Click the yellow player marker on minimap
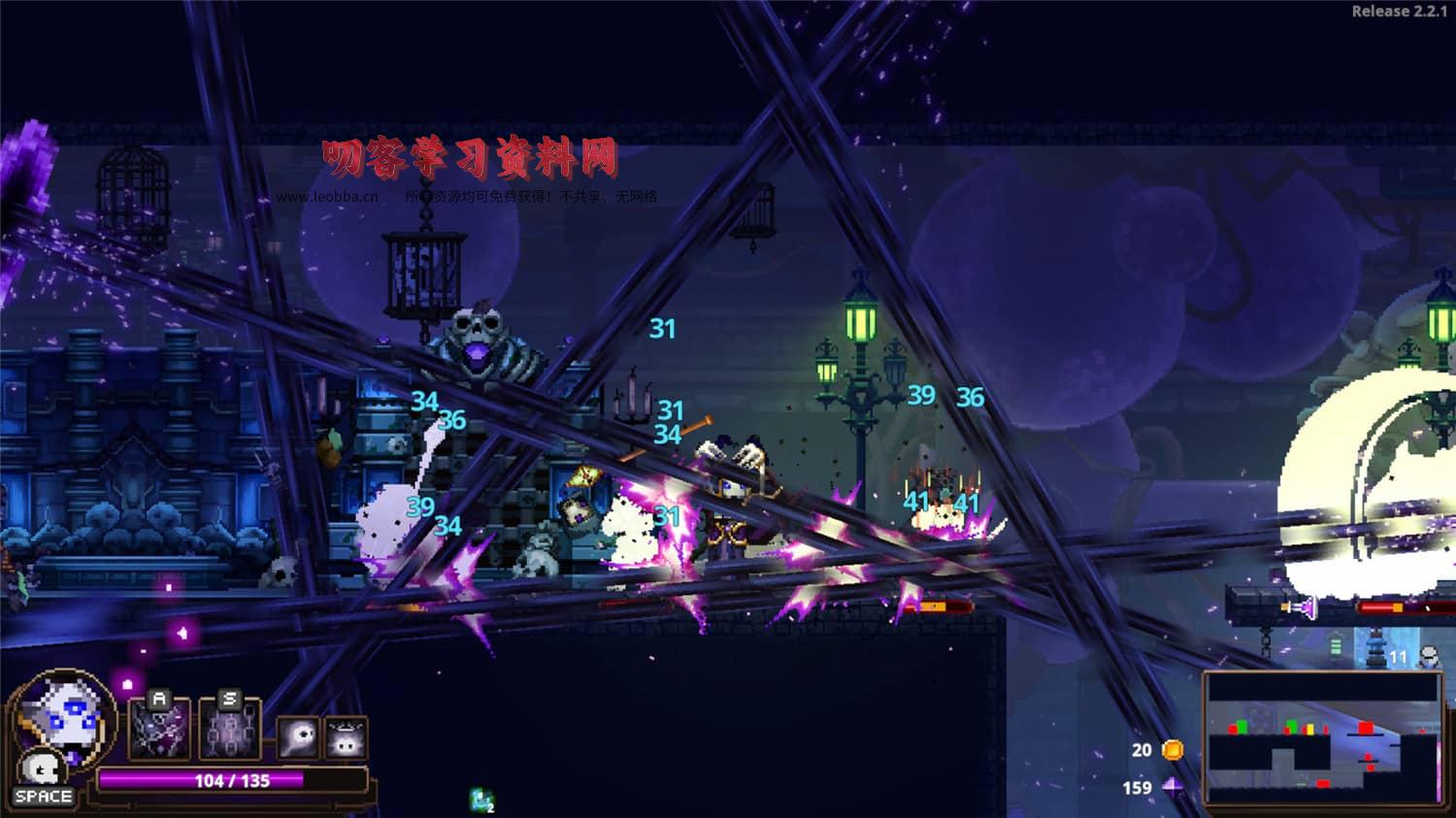1456x818 pixels. point(1310,728)
